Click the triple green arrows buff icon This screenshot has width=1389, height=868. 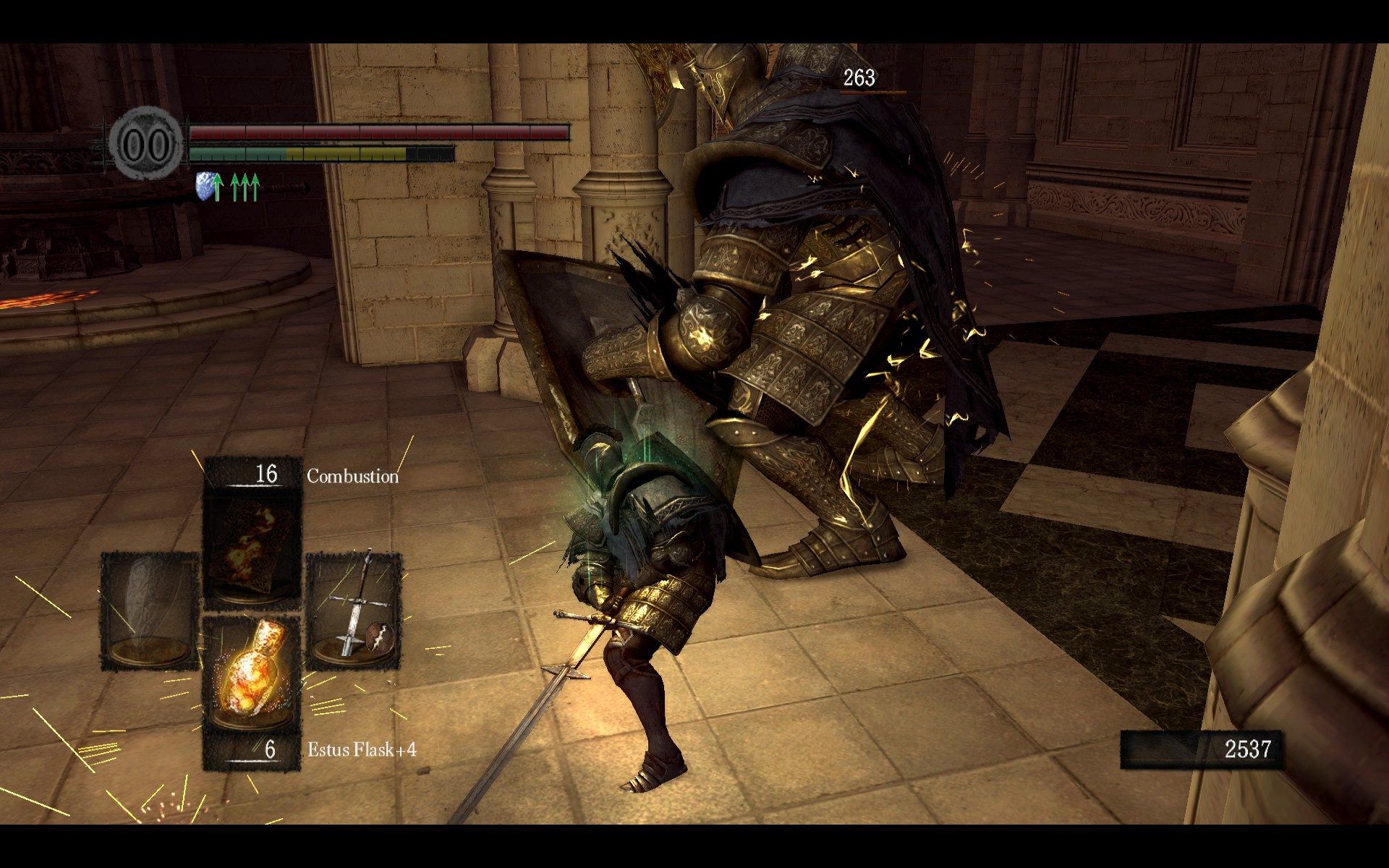tap(245, 187)
